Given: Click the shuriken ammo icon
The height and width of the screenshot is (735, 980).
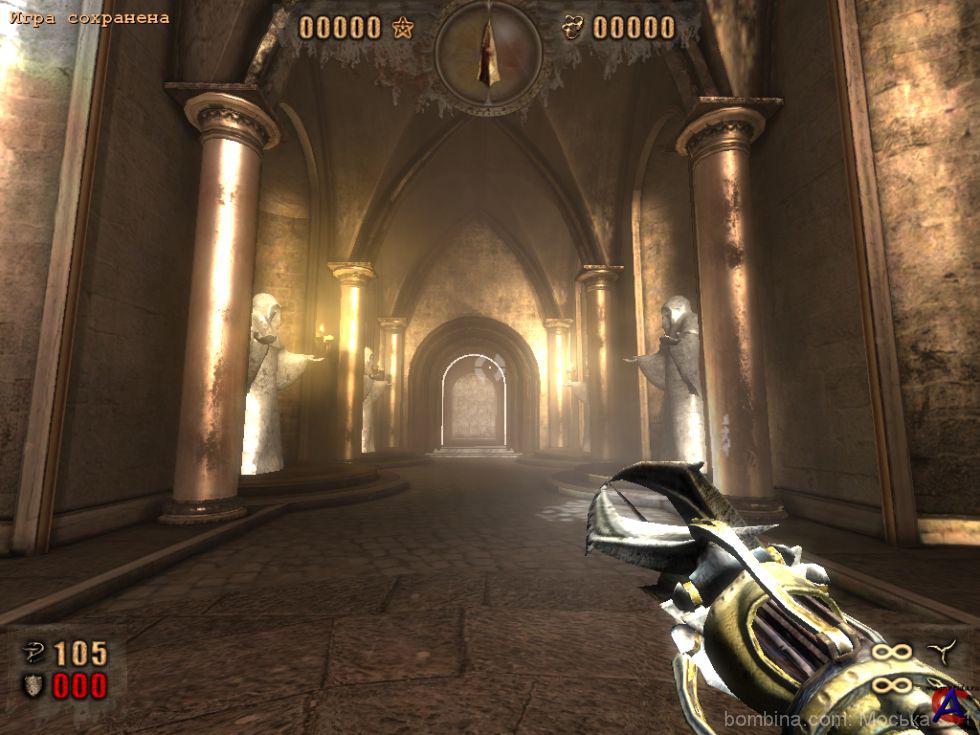Looking at the screenshot, I should 941,651.
